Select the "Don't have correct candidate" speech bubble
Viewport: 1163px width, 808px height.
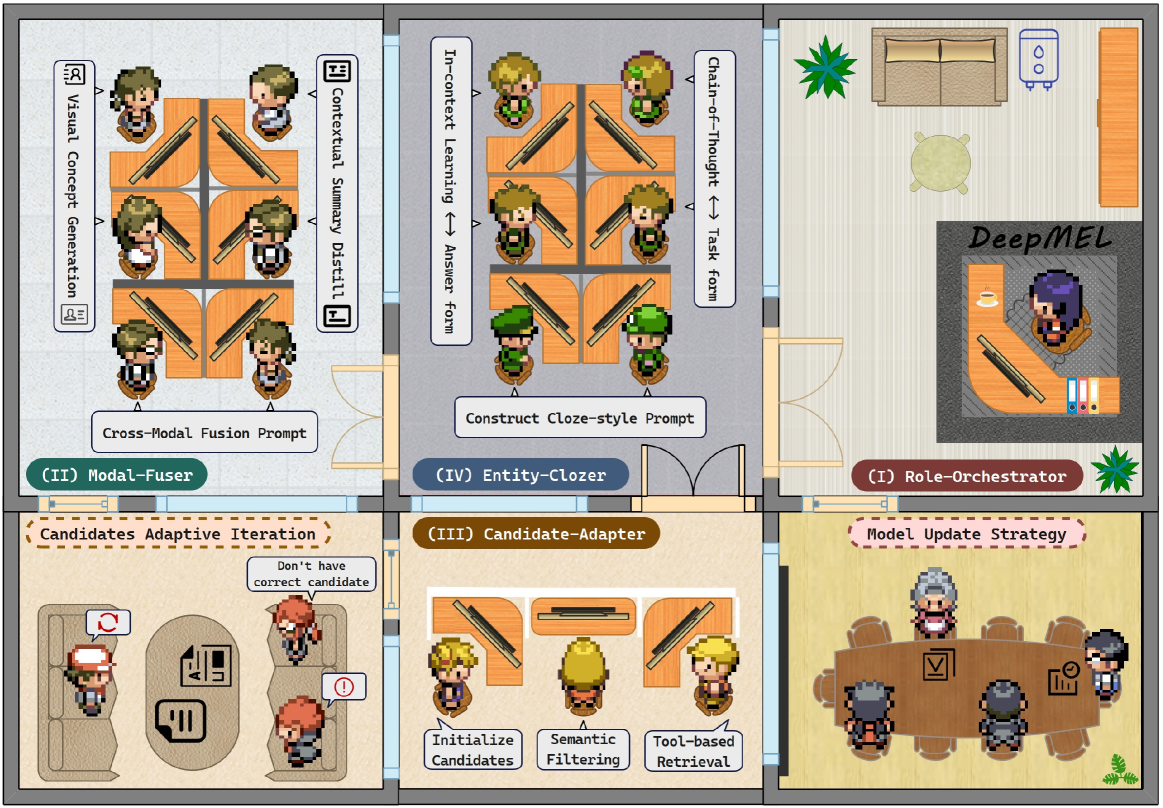312,574
